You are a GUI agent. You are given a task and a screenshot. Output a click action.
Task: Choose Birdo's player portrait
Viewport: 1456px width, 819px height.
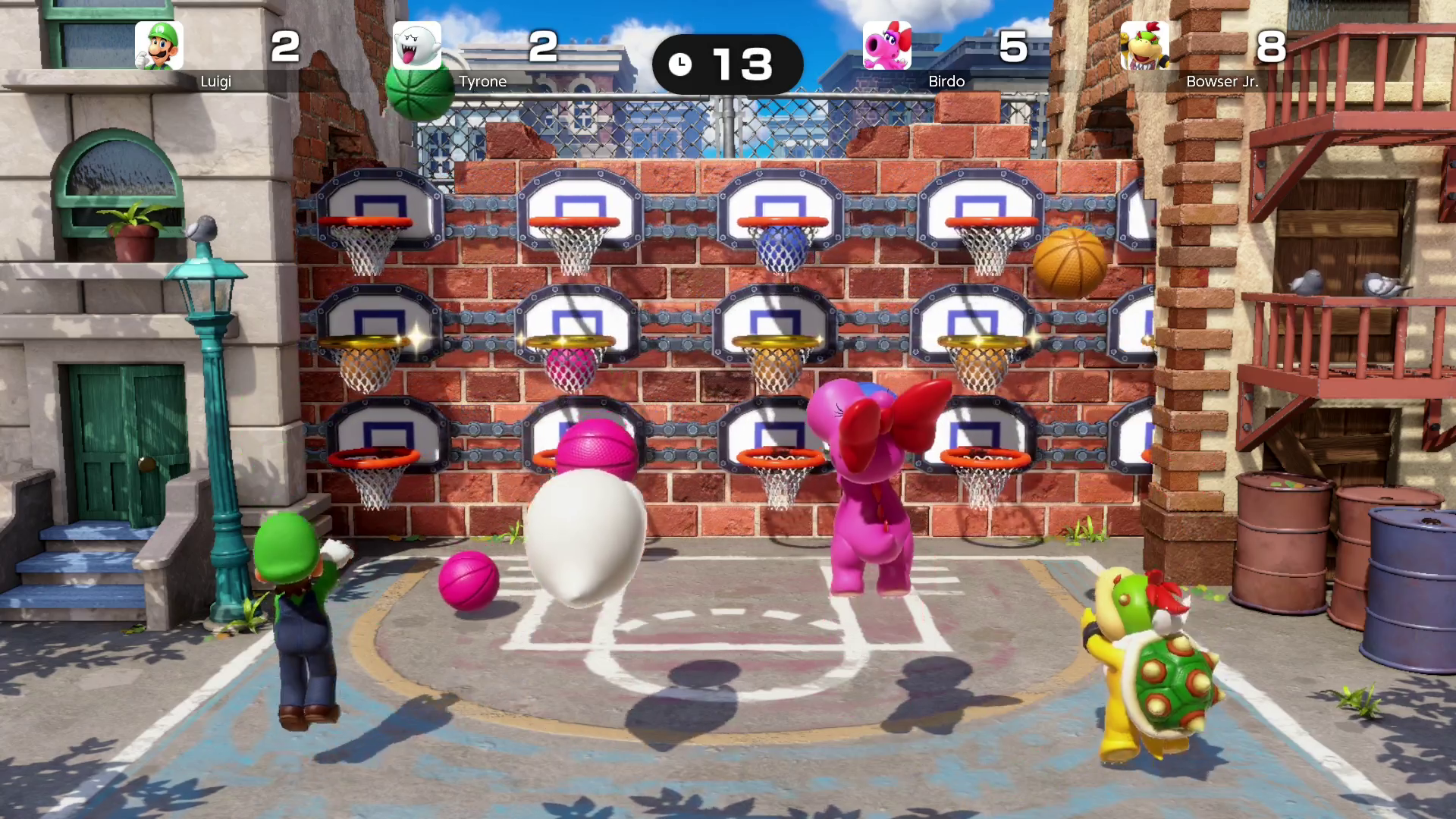click(887, 45)
